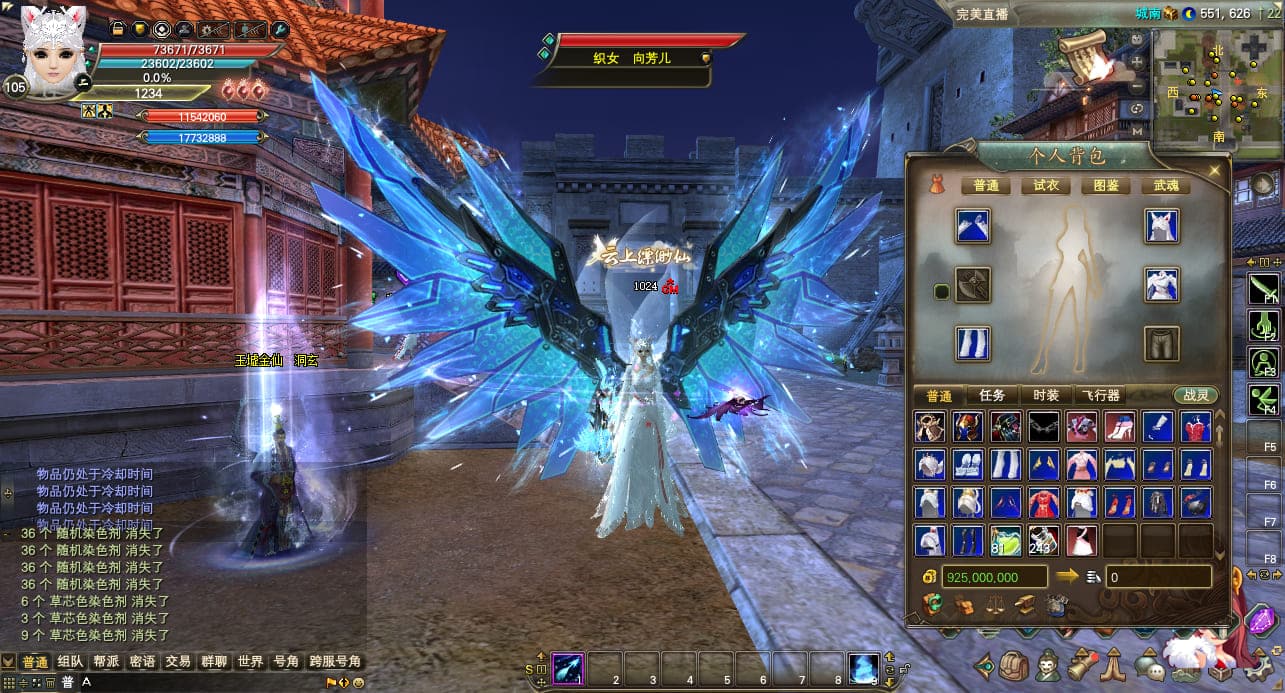Switch chat channel to 世界
Screen dimensions: 1285x693
coord(251,662)
